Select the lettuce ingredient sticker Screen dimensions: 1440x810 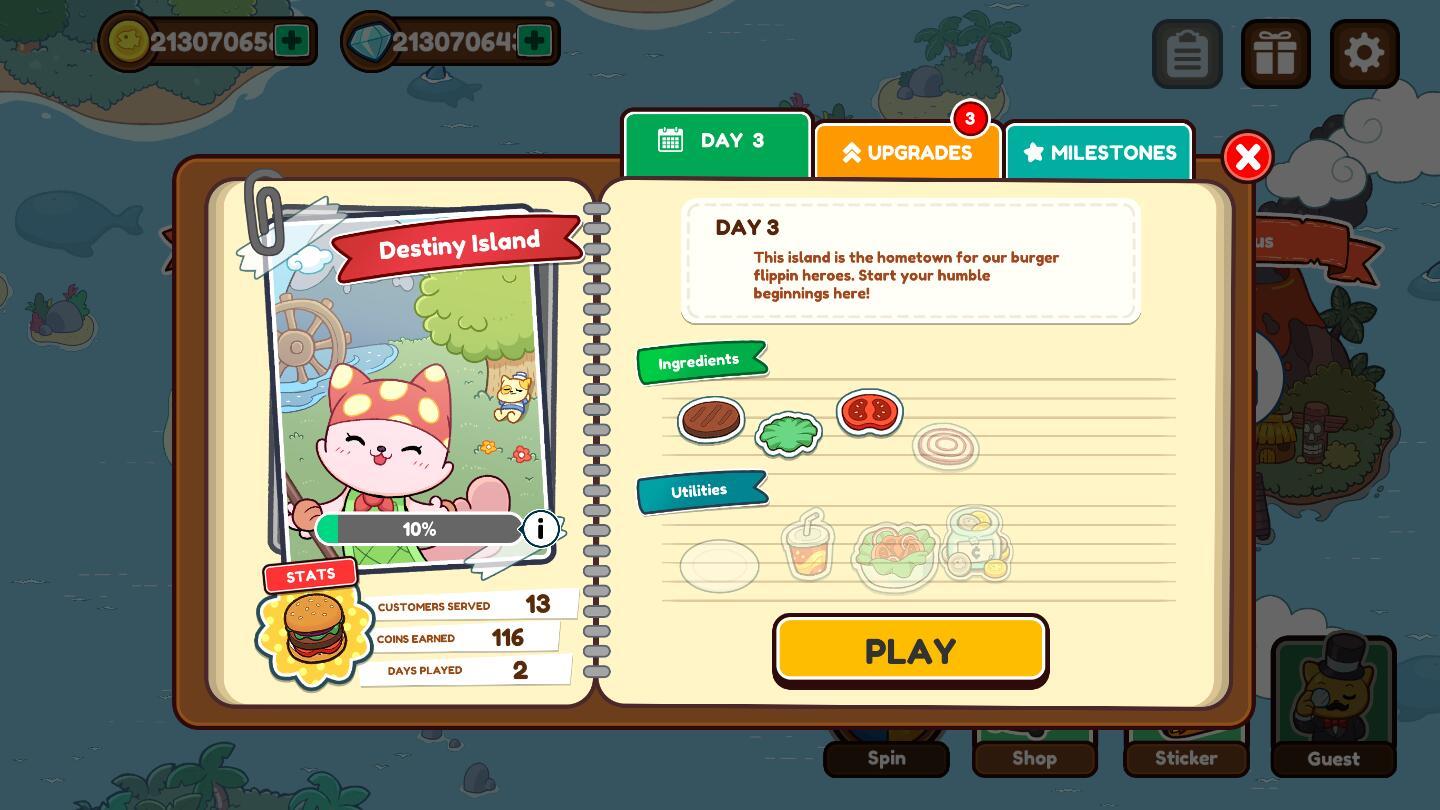[x=788, y=434]
